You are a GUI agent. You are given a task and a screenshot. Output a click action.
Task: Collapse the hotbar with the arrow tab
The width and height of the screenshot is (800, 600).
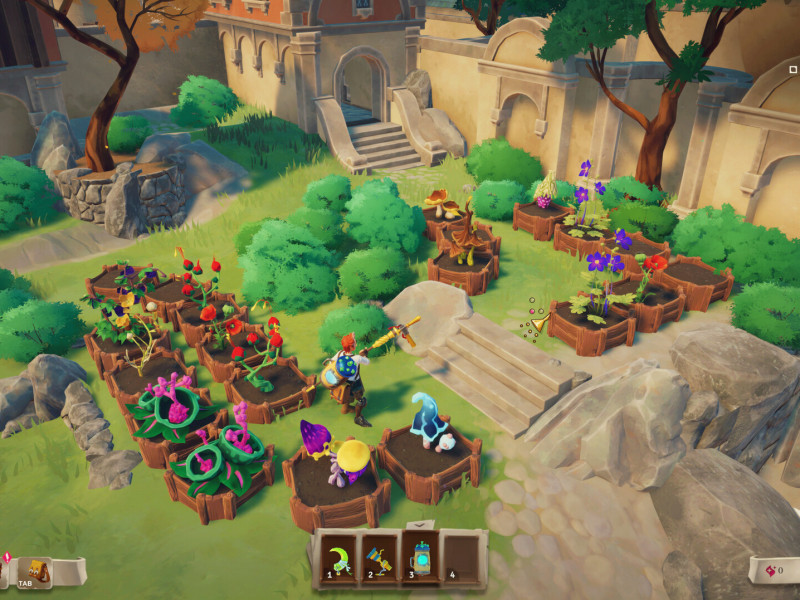[420, 523]
